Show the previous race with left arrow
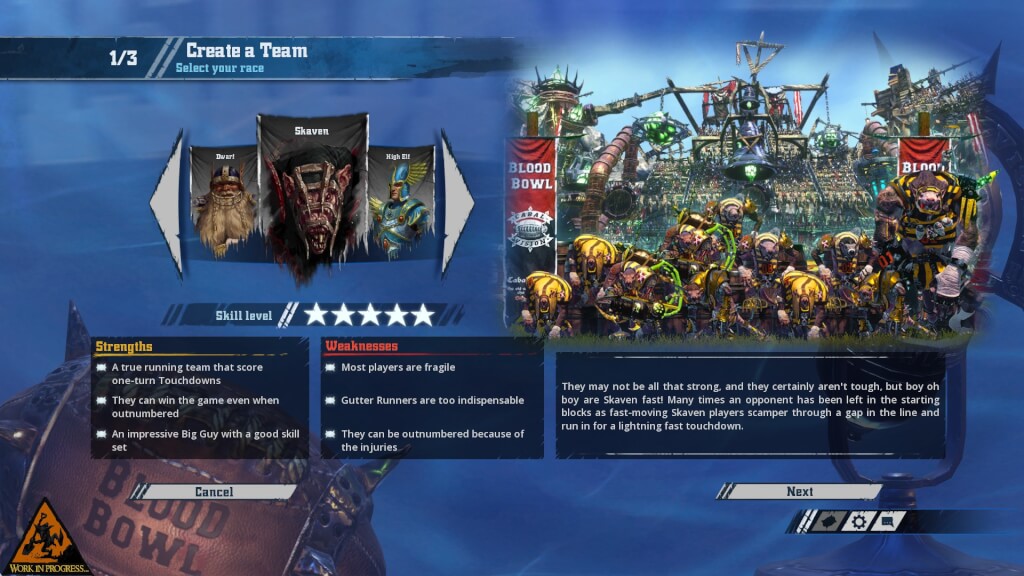This screenshot has width=1024, height=576. click(167, 203)
